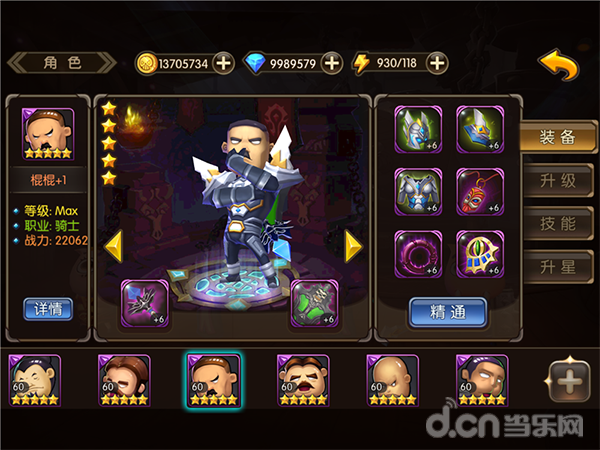Show next character with right yellow arrow
600x450 pixels.
pos(352,245)
